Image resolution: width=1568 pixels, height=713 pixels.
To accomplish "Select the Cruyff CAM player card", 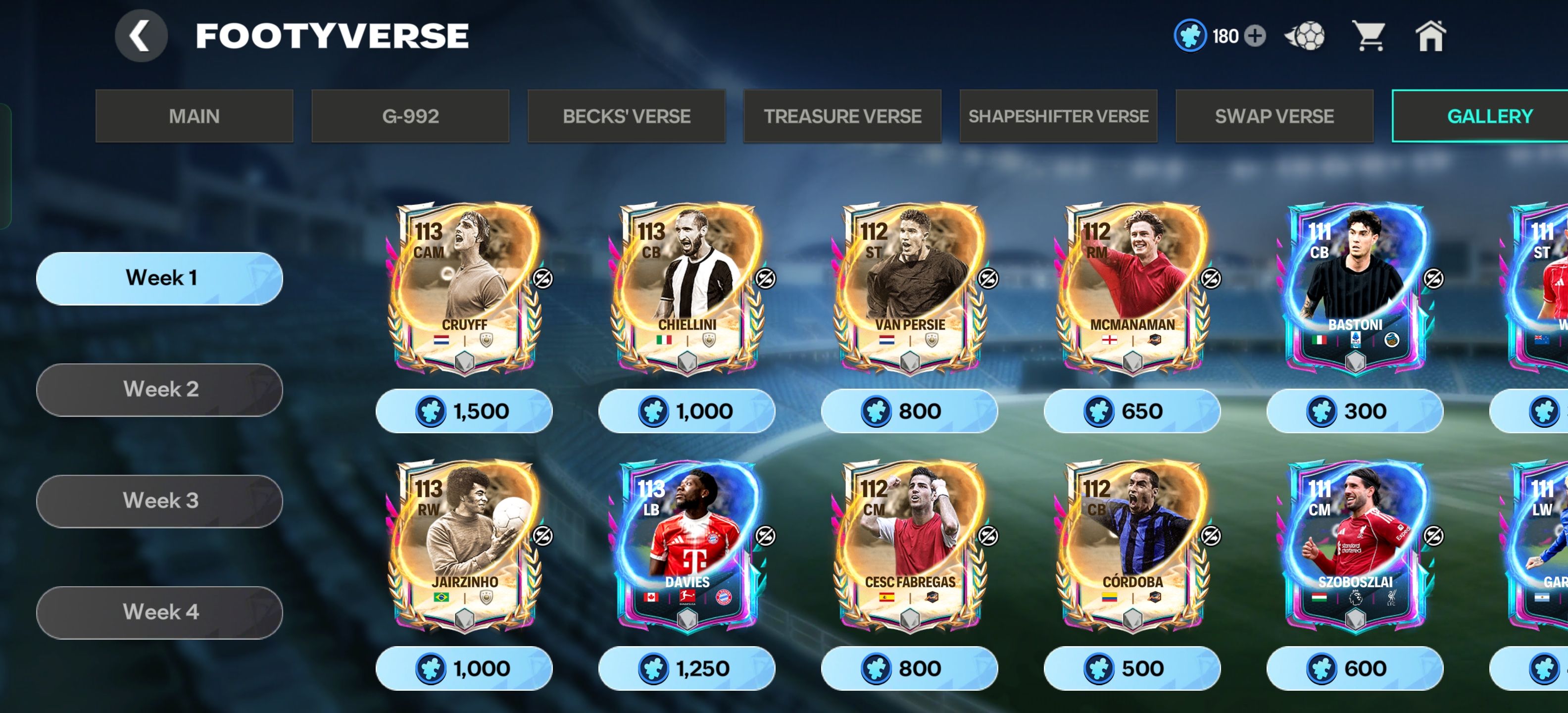I will click(464, 287).
